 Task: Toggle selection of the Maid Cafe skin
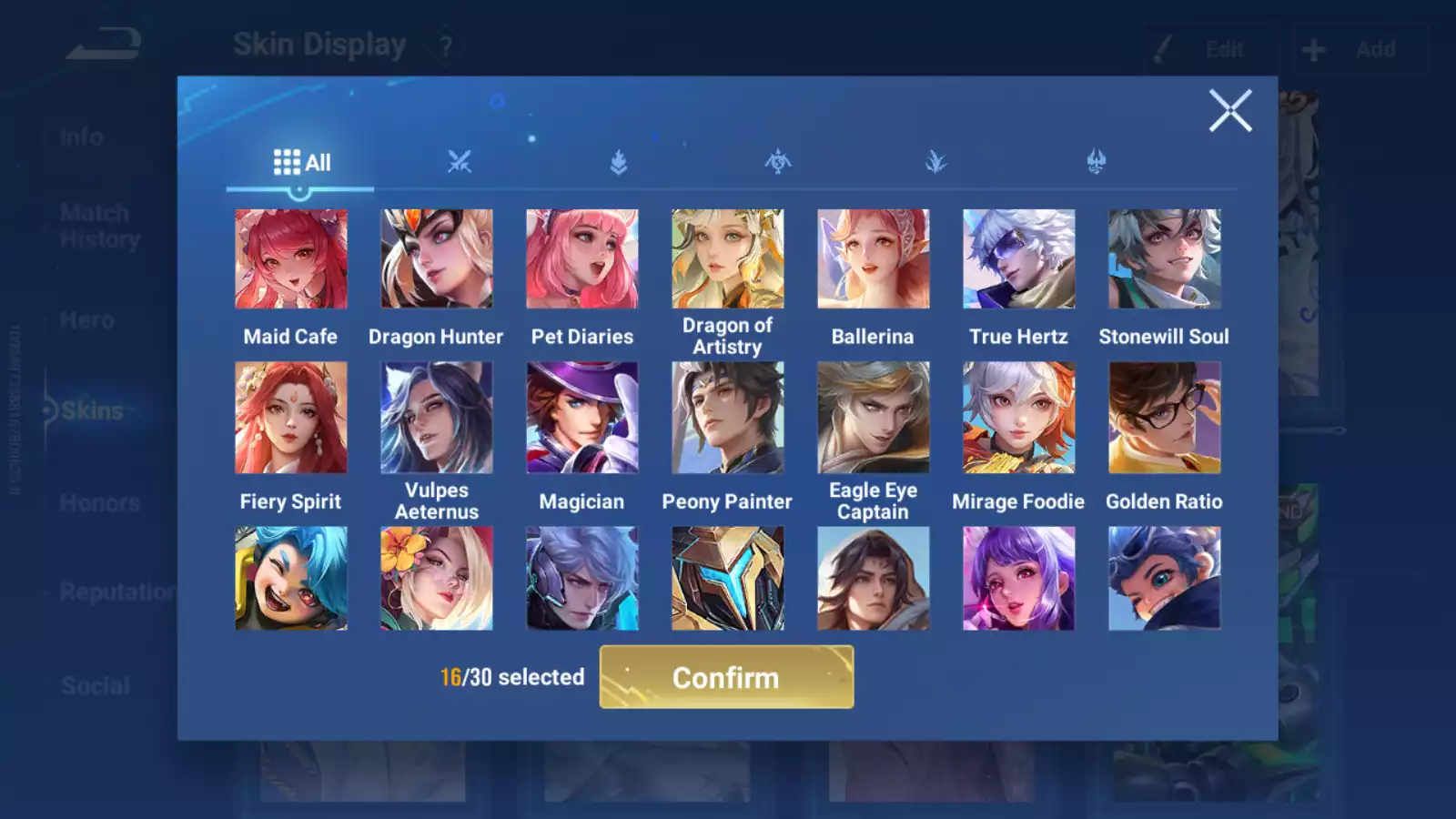[290, 258]
